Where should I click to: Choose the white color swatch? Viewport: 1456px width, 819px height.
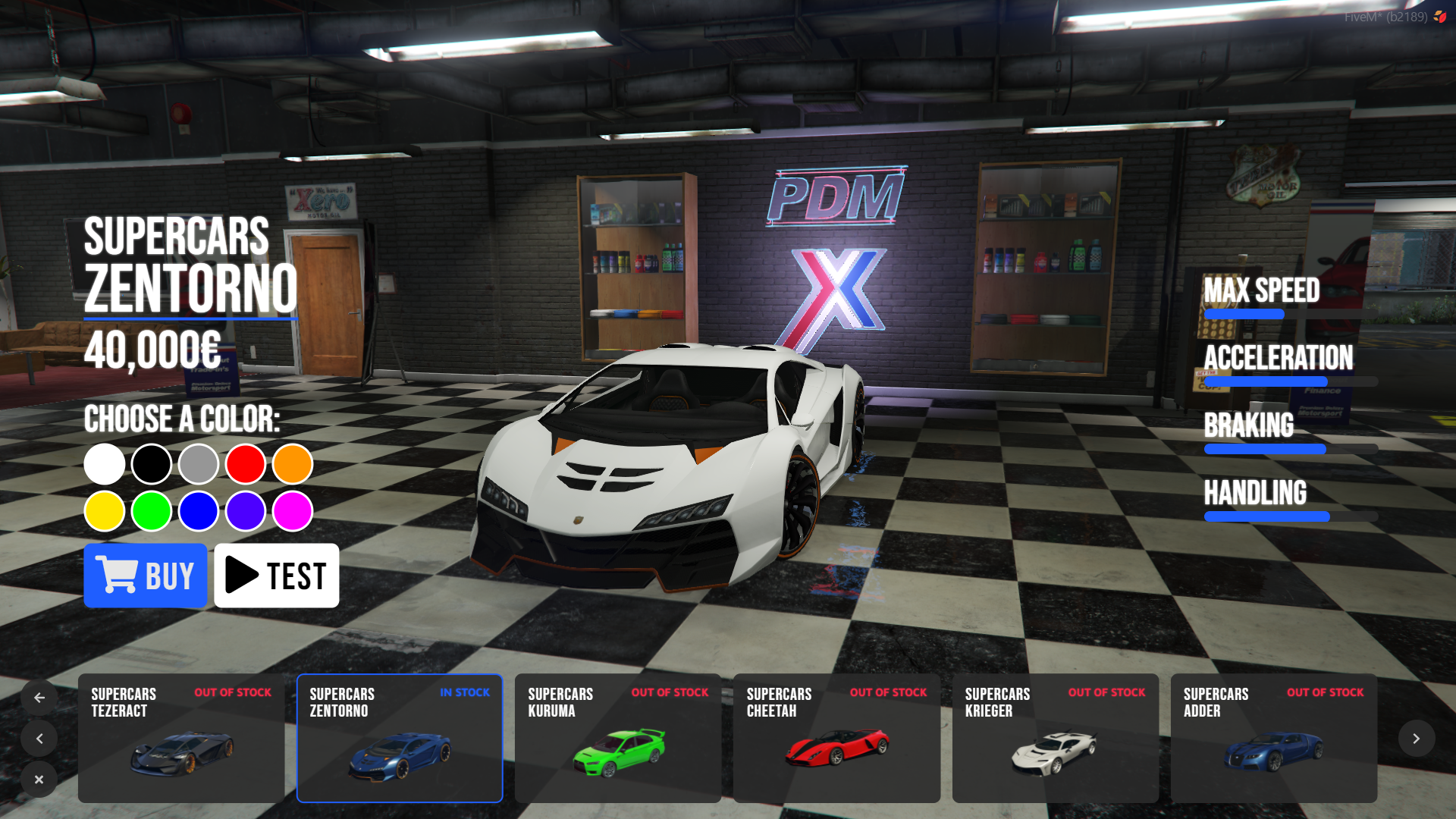point(105,464)
